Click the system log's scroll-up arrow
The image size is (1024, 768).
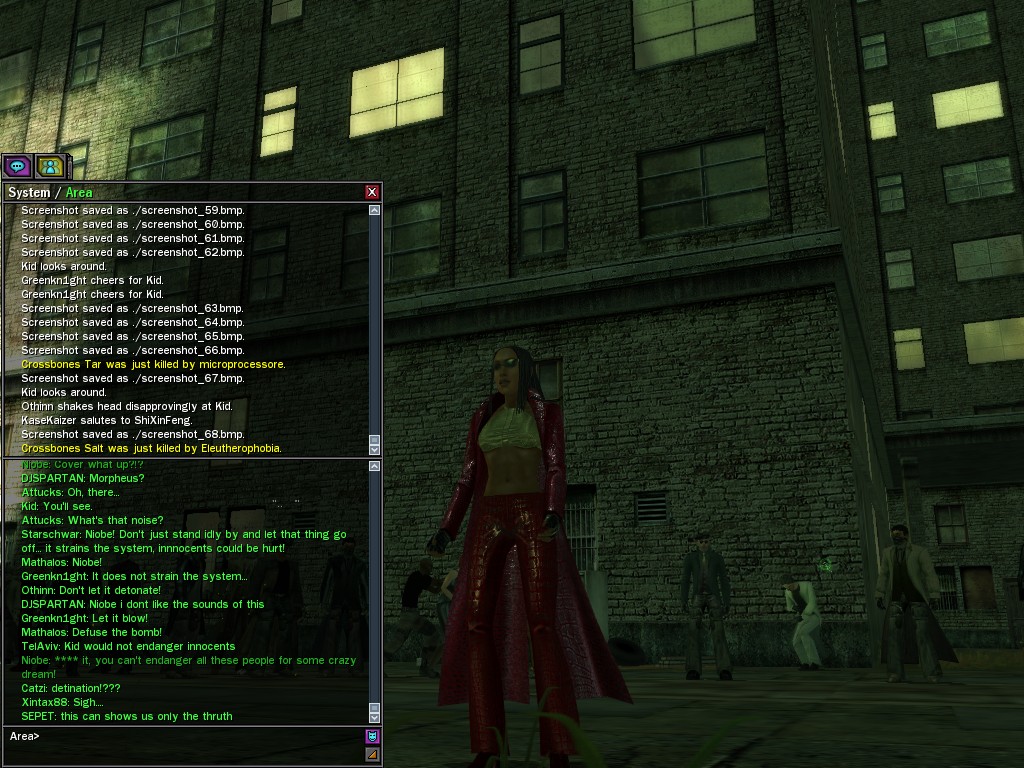tap(375, 210)
